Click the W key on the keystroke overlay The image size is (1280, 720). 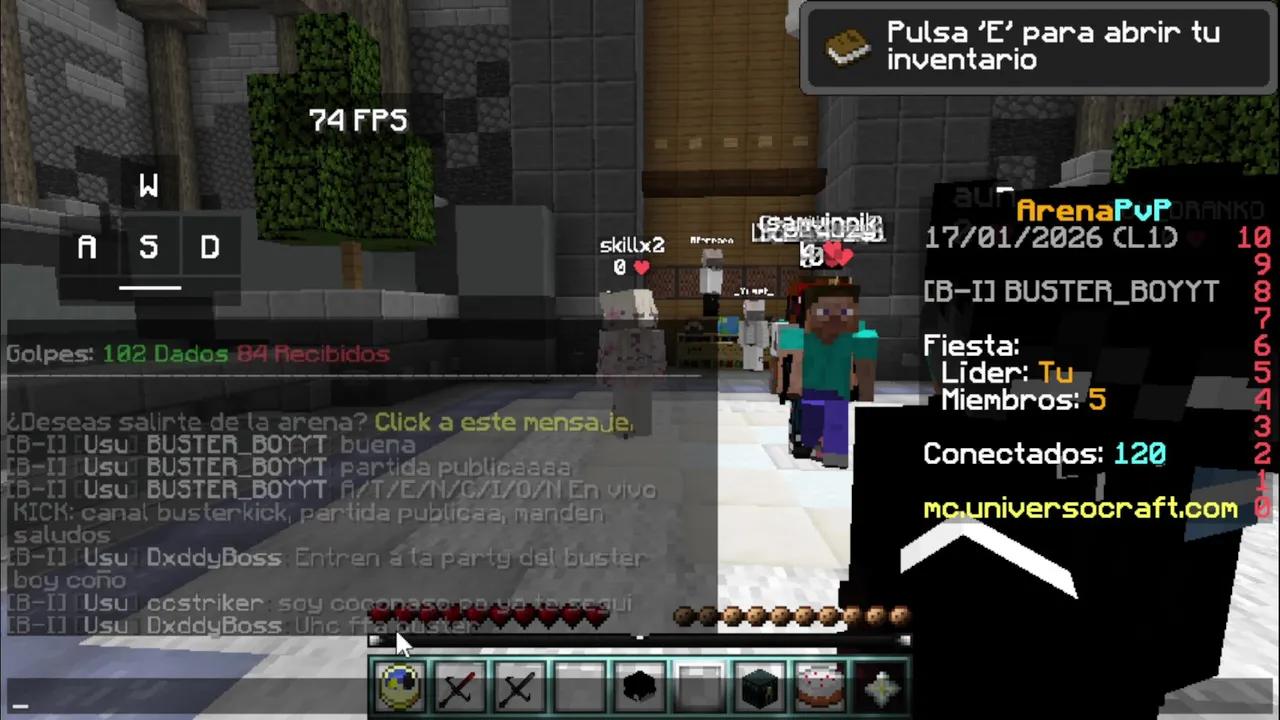pos(148,186)
